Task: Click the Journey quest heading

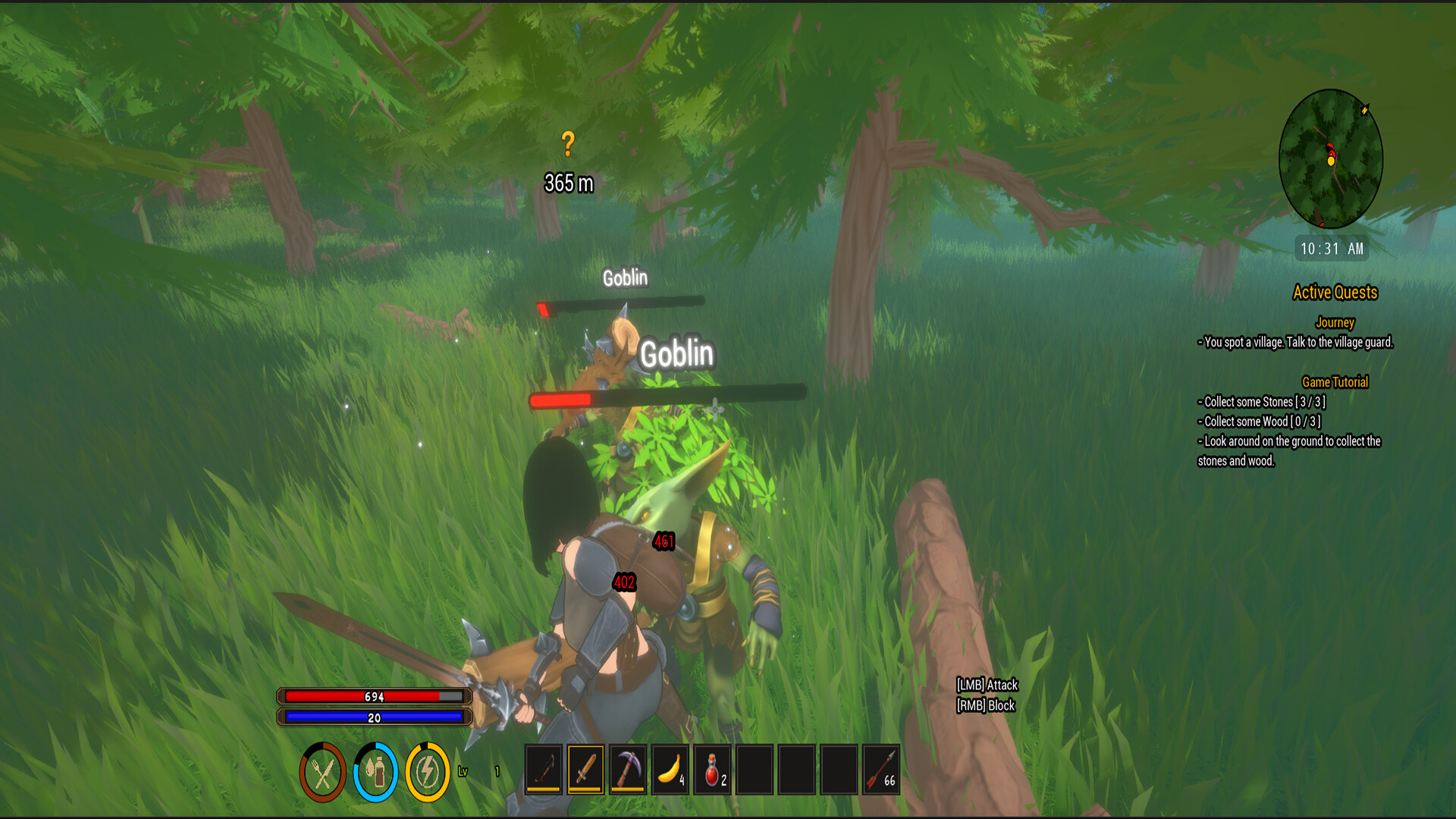Action: tap(1335, 323)
